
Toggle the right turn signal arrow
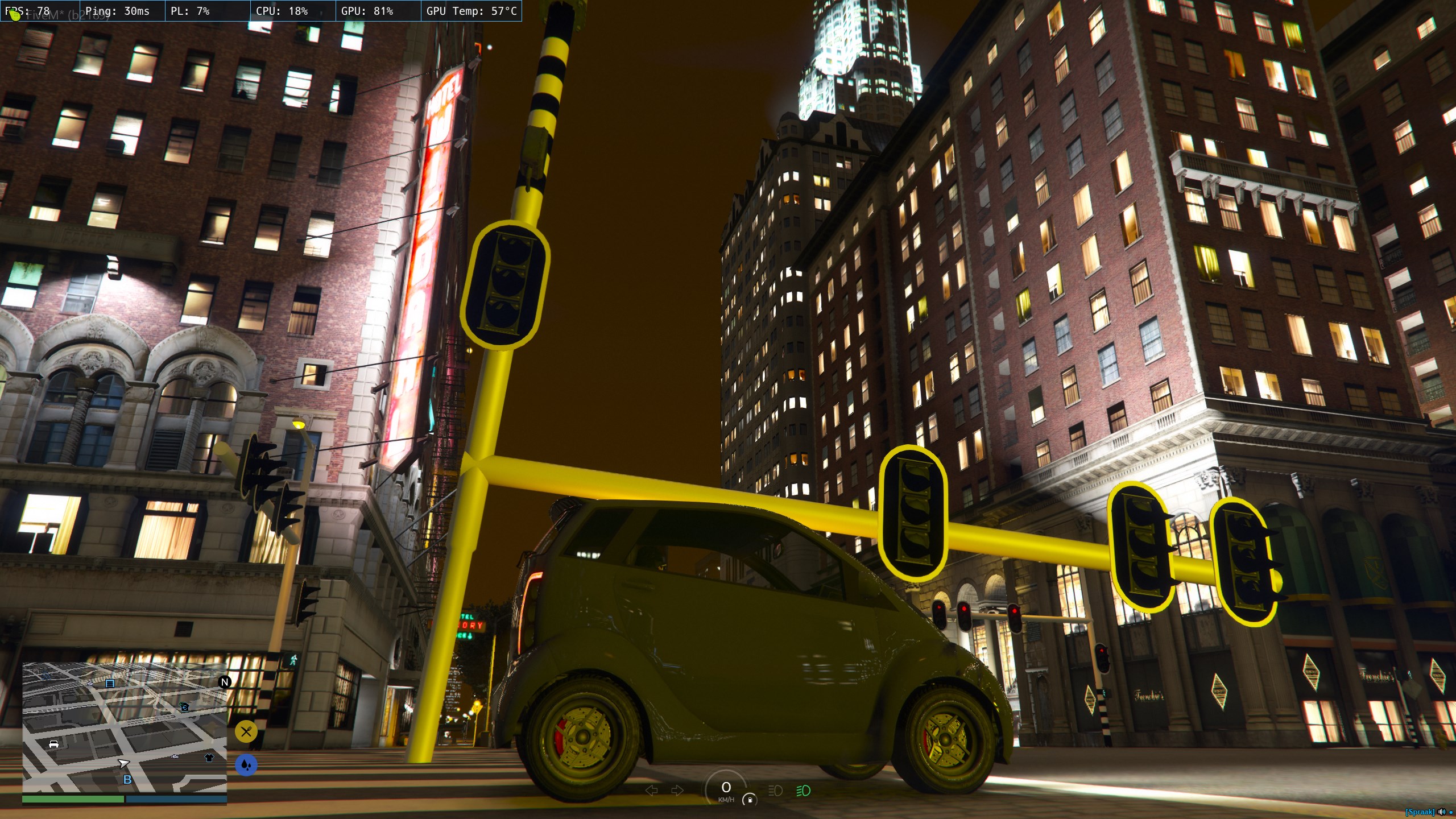click(x=677, y=790)
